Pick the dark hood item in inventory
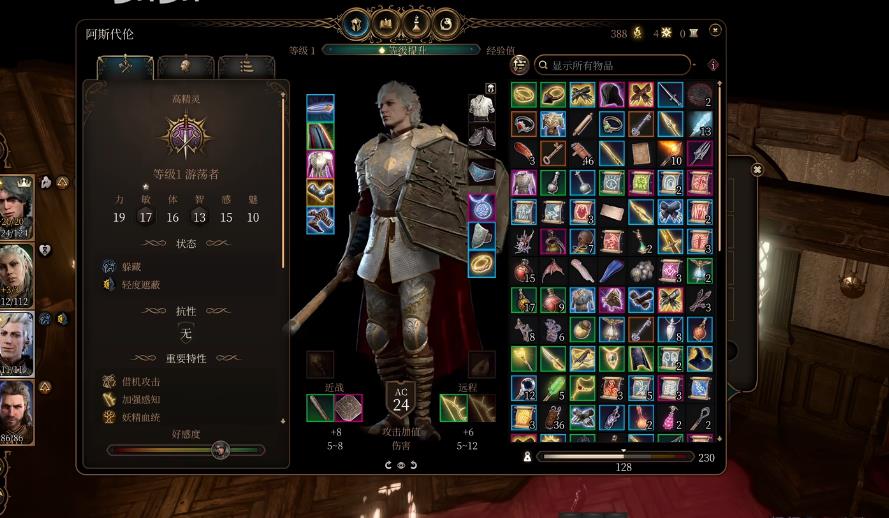The image size is (889, 518). [x=611, y=95]
